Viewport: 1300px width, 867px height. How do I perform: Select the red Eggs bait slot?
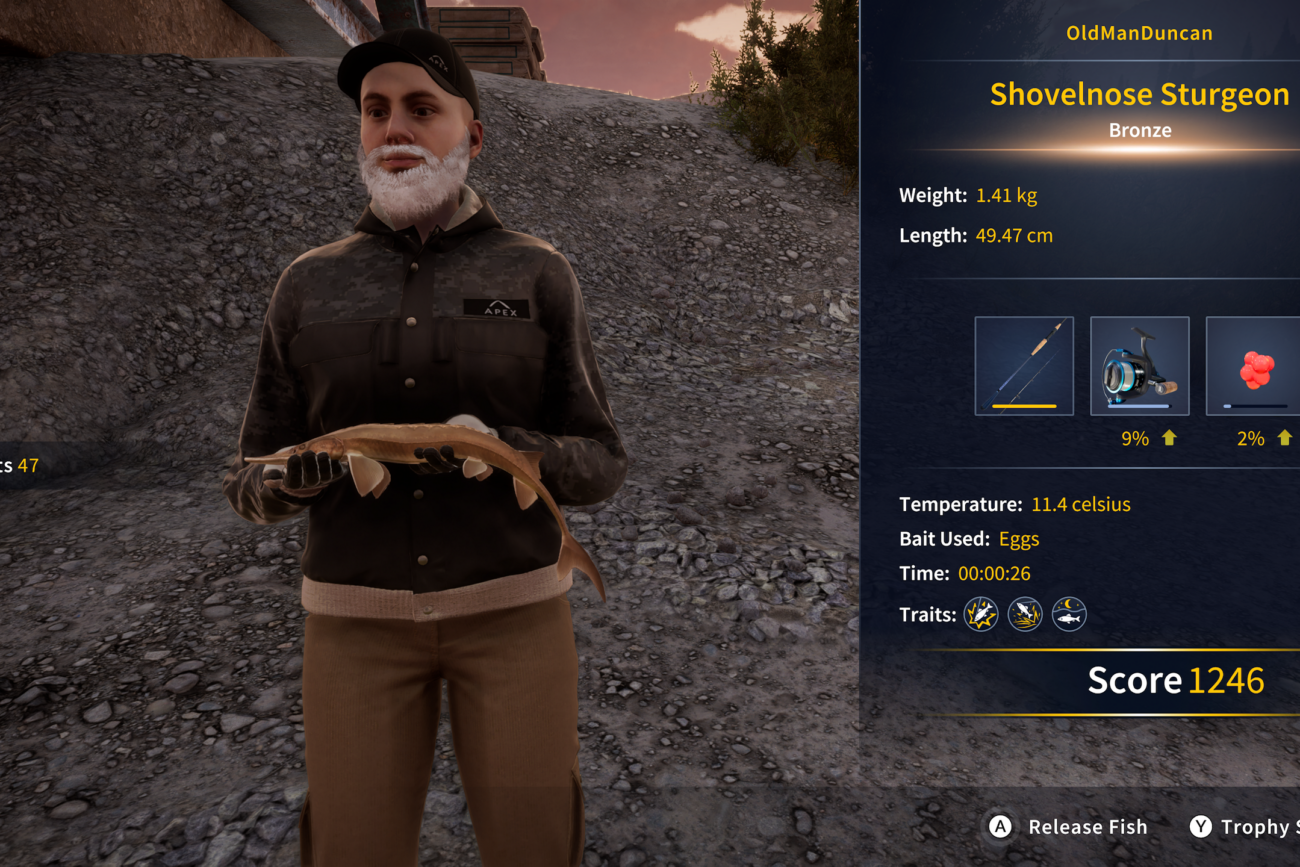click(x=1254, y=366)
